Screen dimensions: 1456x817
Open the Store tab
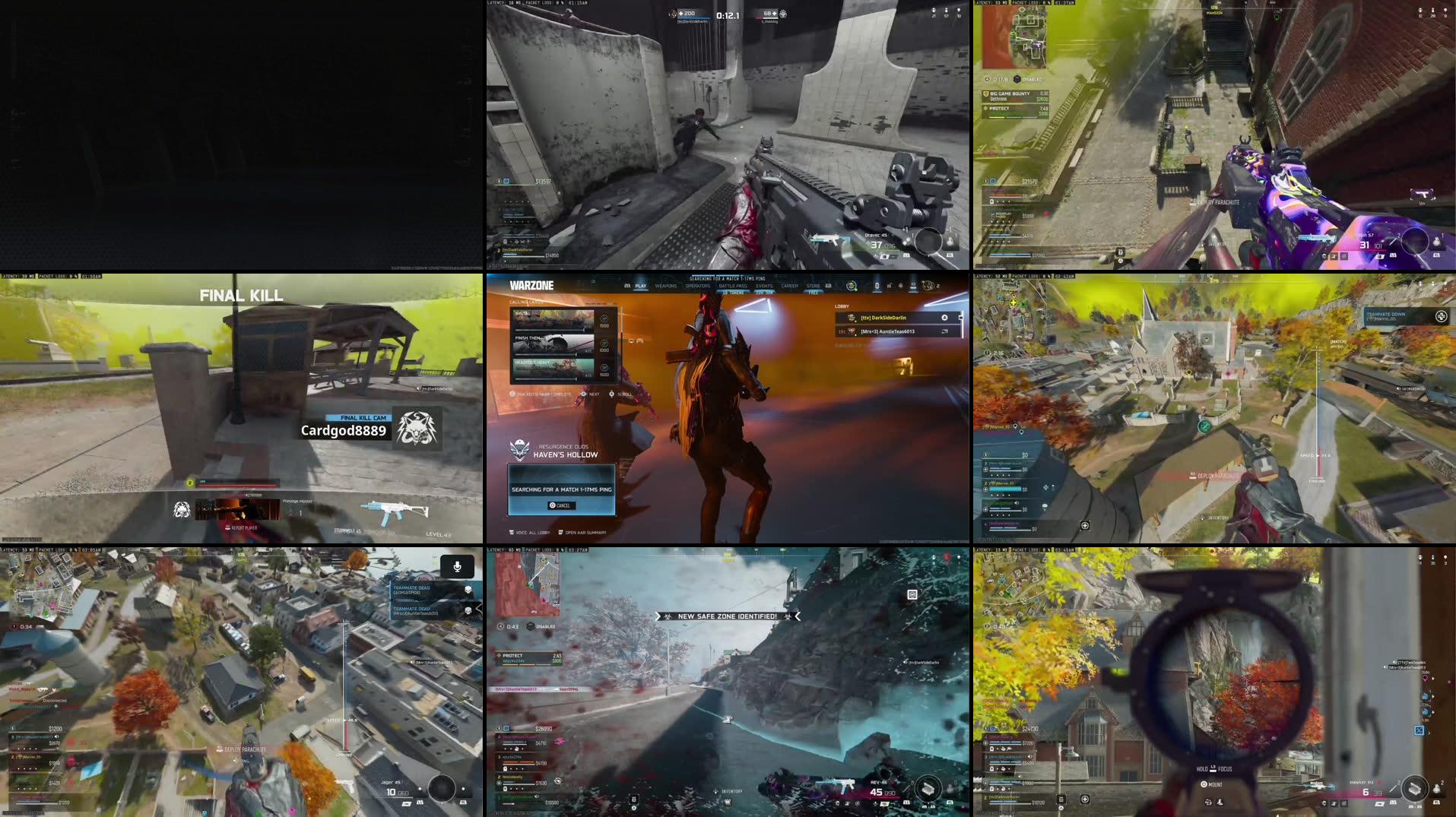pos(813,285)
